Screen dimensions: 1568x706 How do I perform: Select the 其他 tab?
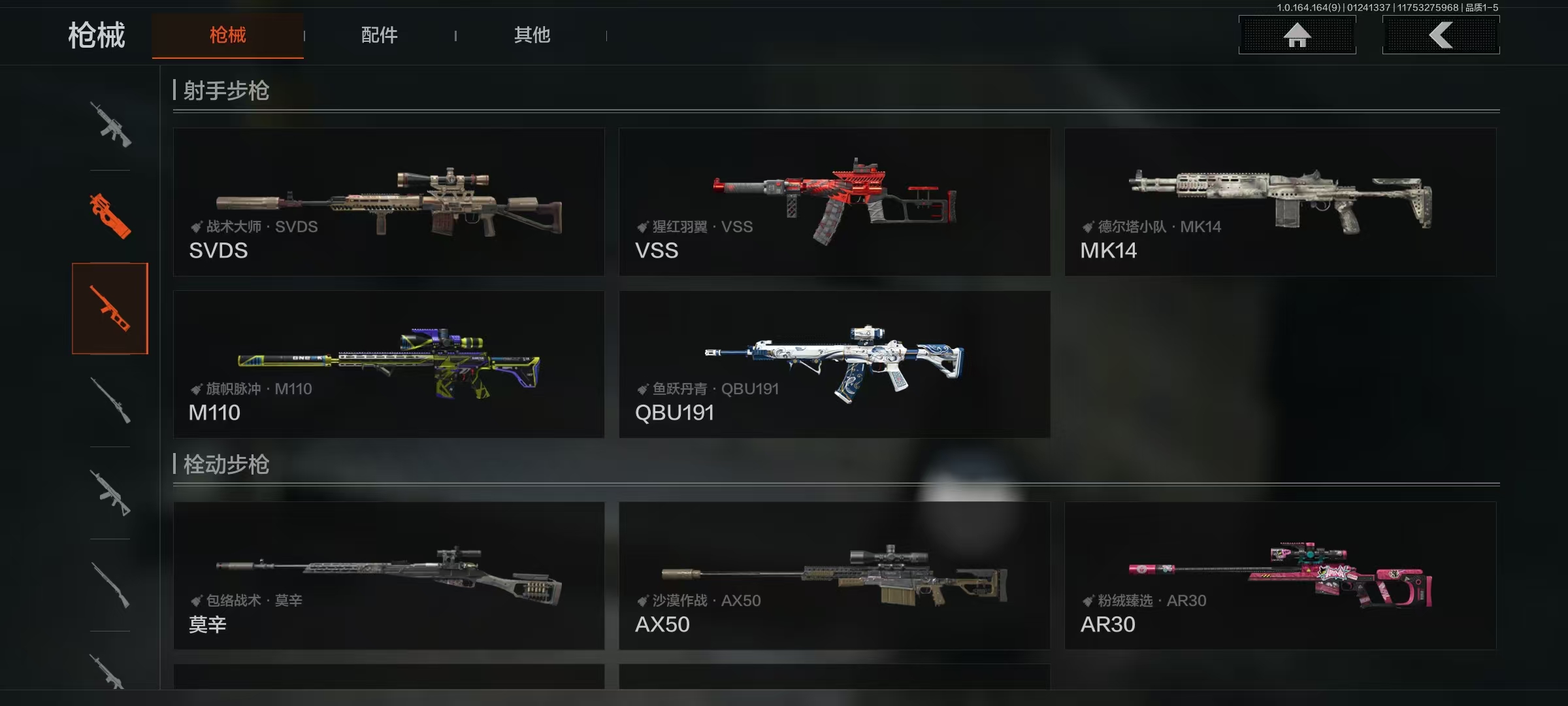532,35
